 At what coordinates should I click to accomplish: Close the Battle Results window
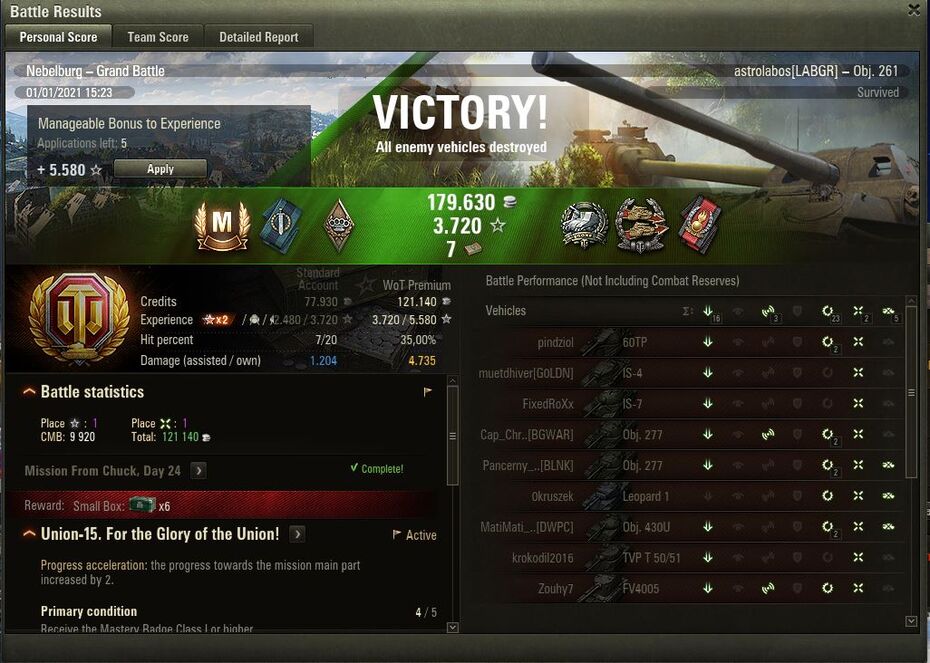(914, 10)
